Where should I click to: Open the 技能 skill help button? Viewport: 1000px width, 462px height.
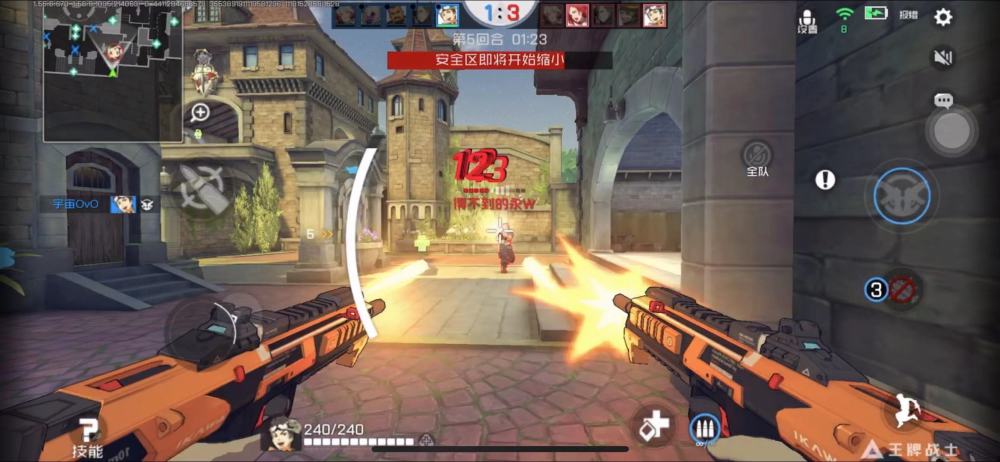coord(88,436)
